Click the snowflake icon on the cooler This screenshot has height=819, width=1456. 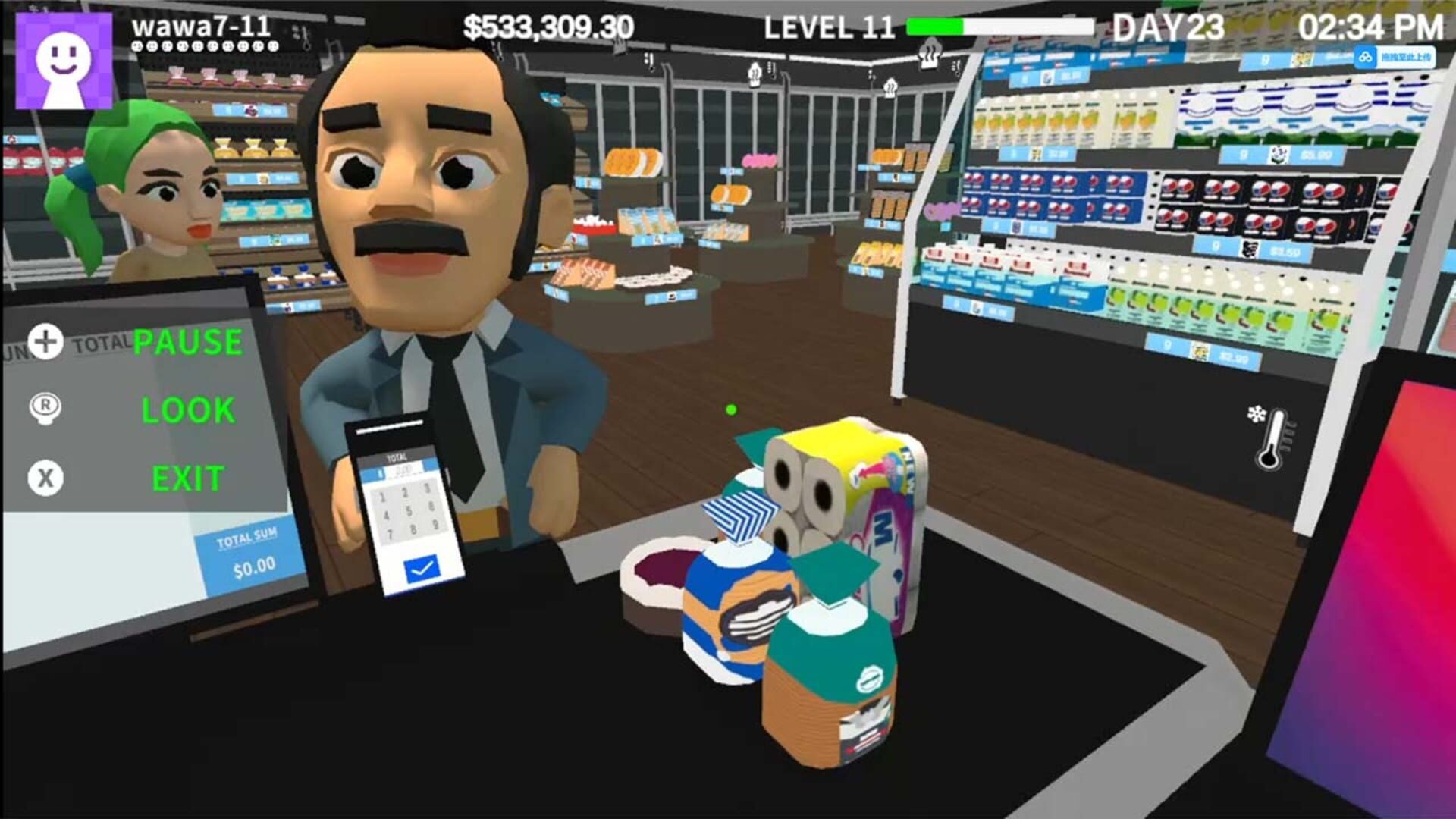[x=1257, y=413]
